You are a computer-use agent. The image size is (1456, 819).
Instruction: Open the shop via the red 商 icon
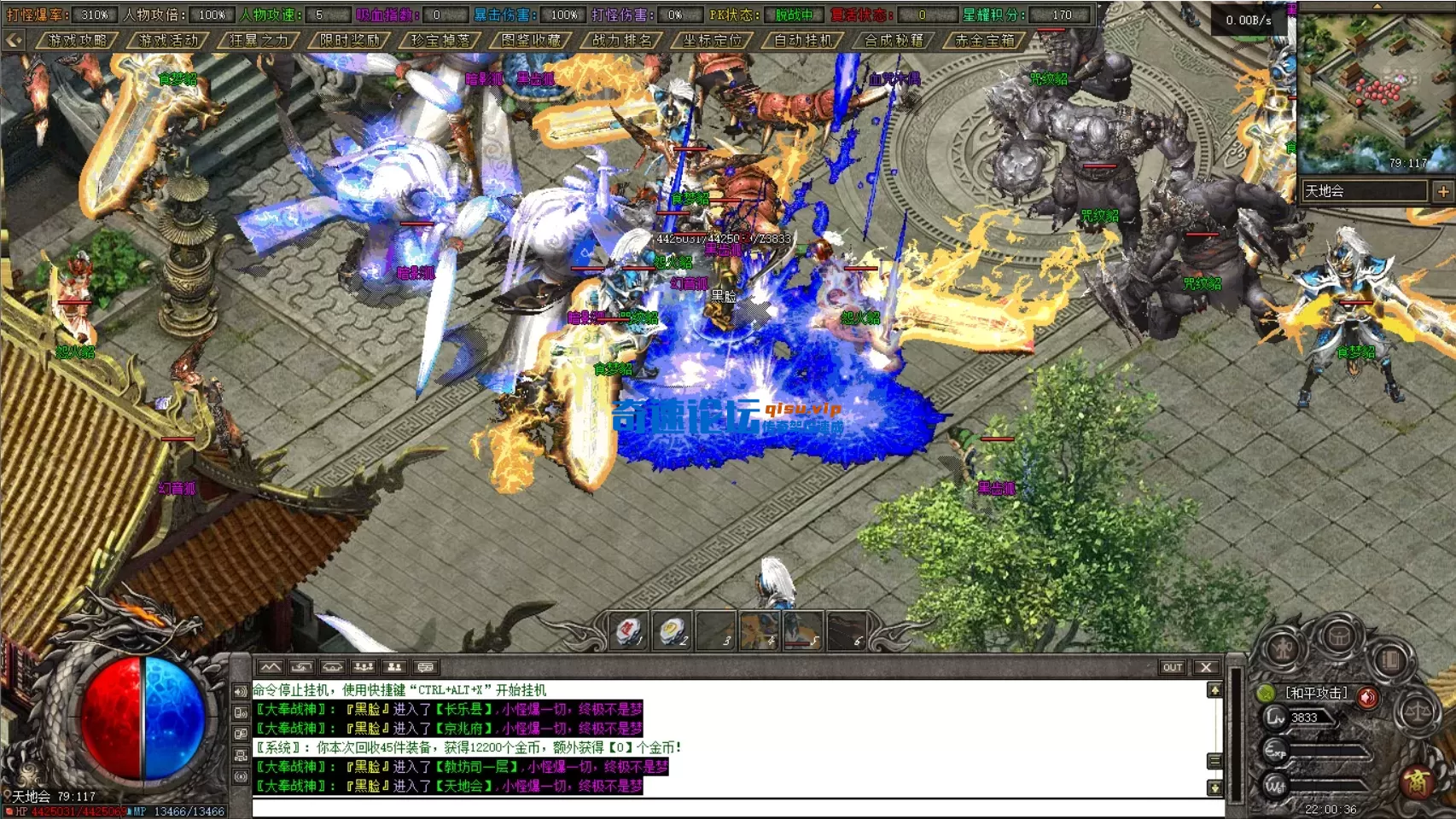(1418, 781)
